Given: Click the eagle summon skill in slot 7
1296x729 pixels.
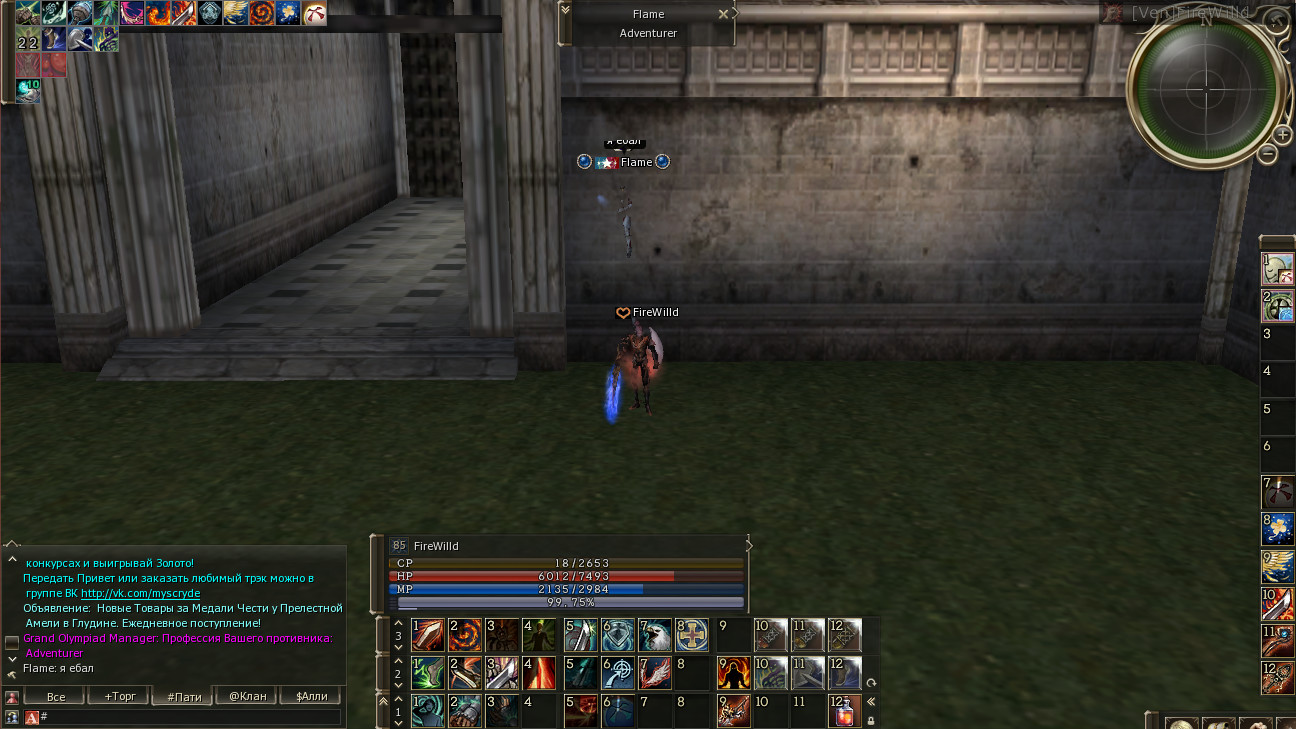Looking at the screenshot, I should tap(657, 635).
